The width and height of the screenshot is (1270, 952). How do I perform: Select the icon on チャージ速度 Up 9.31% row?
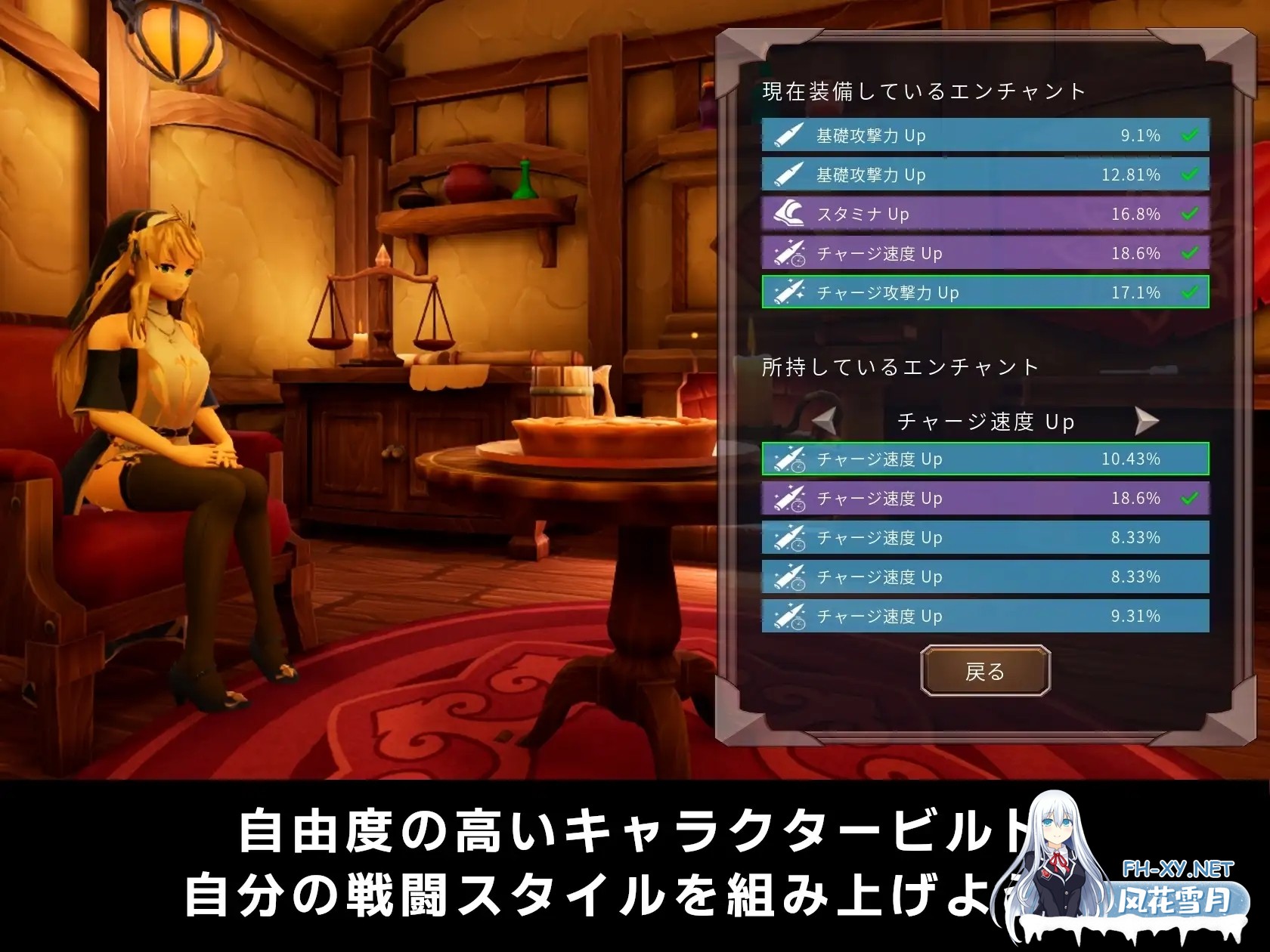pyautogui.click(x=790, y=616)
